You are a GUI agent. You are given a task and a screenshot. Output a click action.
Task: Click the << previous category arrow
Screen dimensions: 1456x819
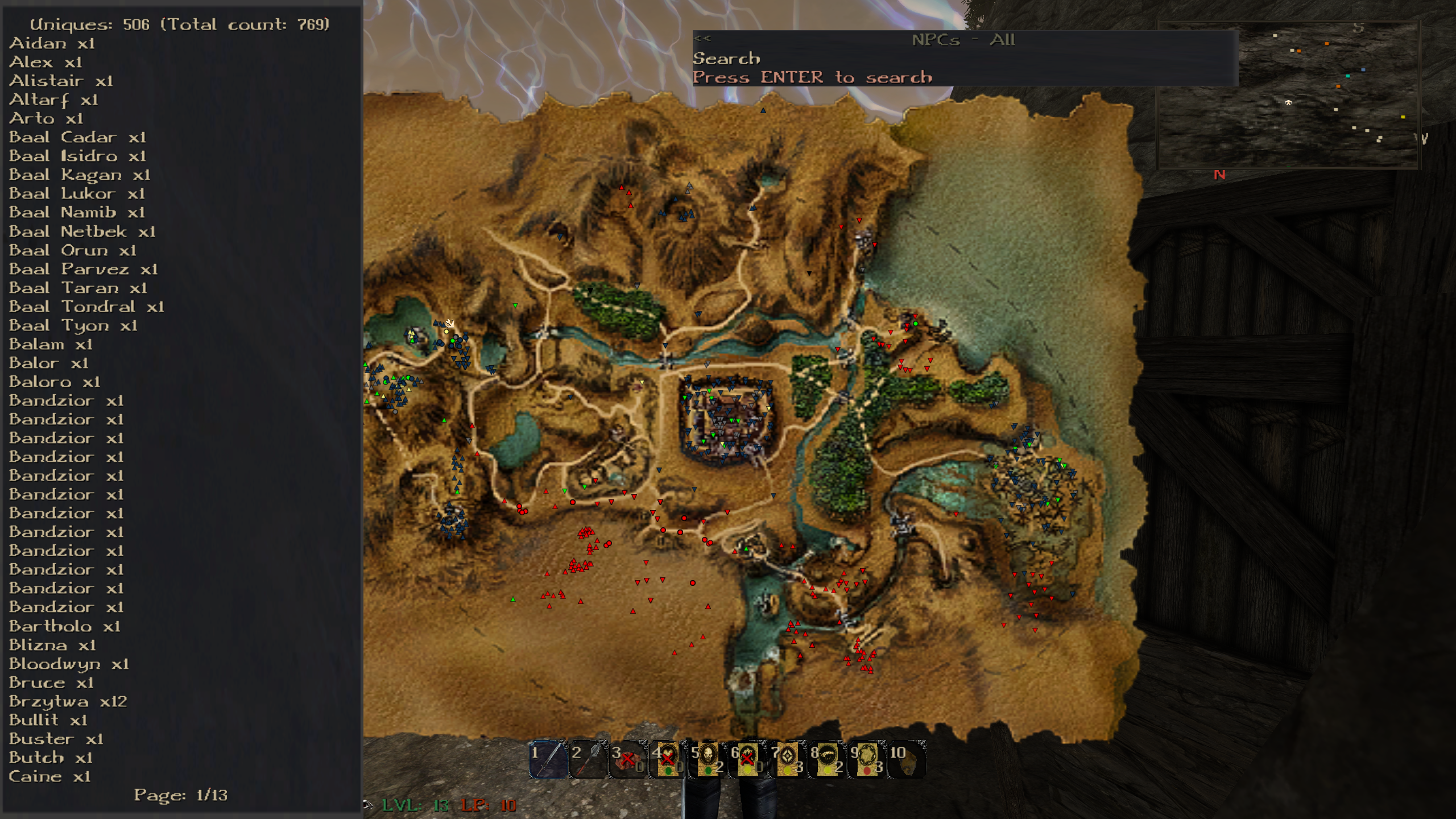(702, 39)
